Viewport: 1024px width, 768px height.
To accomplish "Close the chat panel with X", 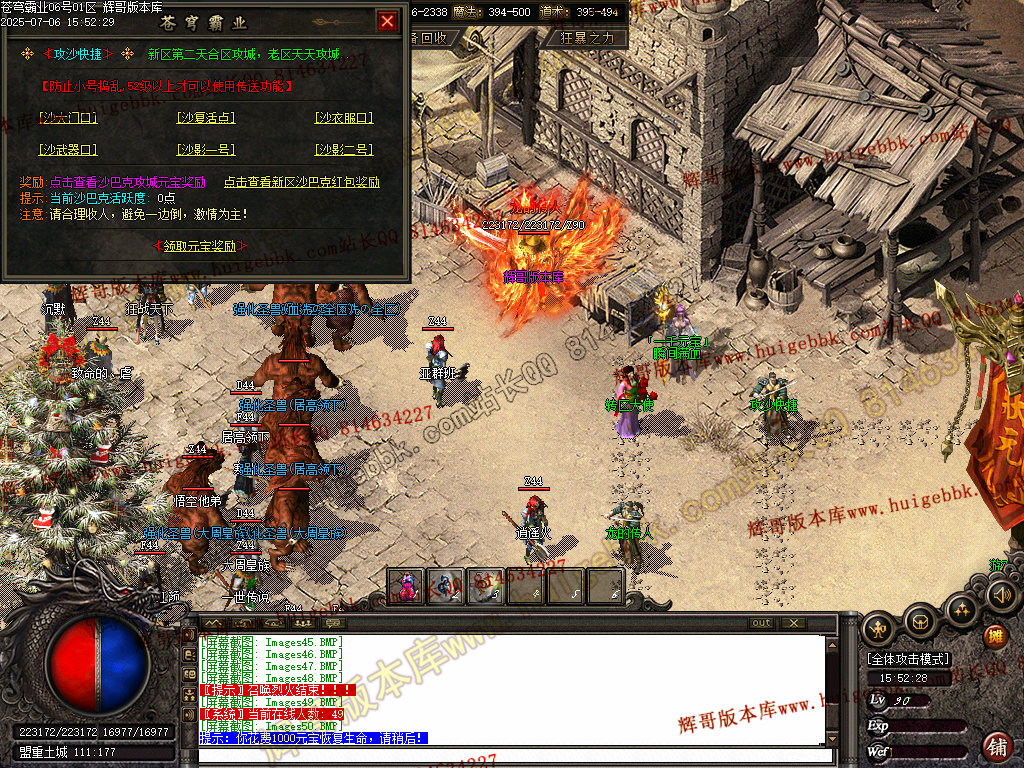I will pos(794,623).
